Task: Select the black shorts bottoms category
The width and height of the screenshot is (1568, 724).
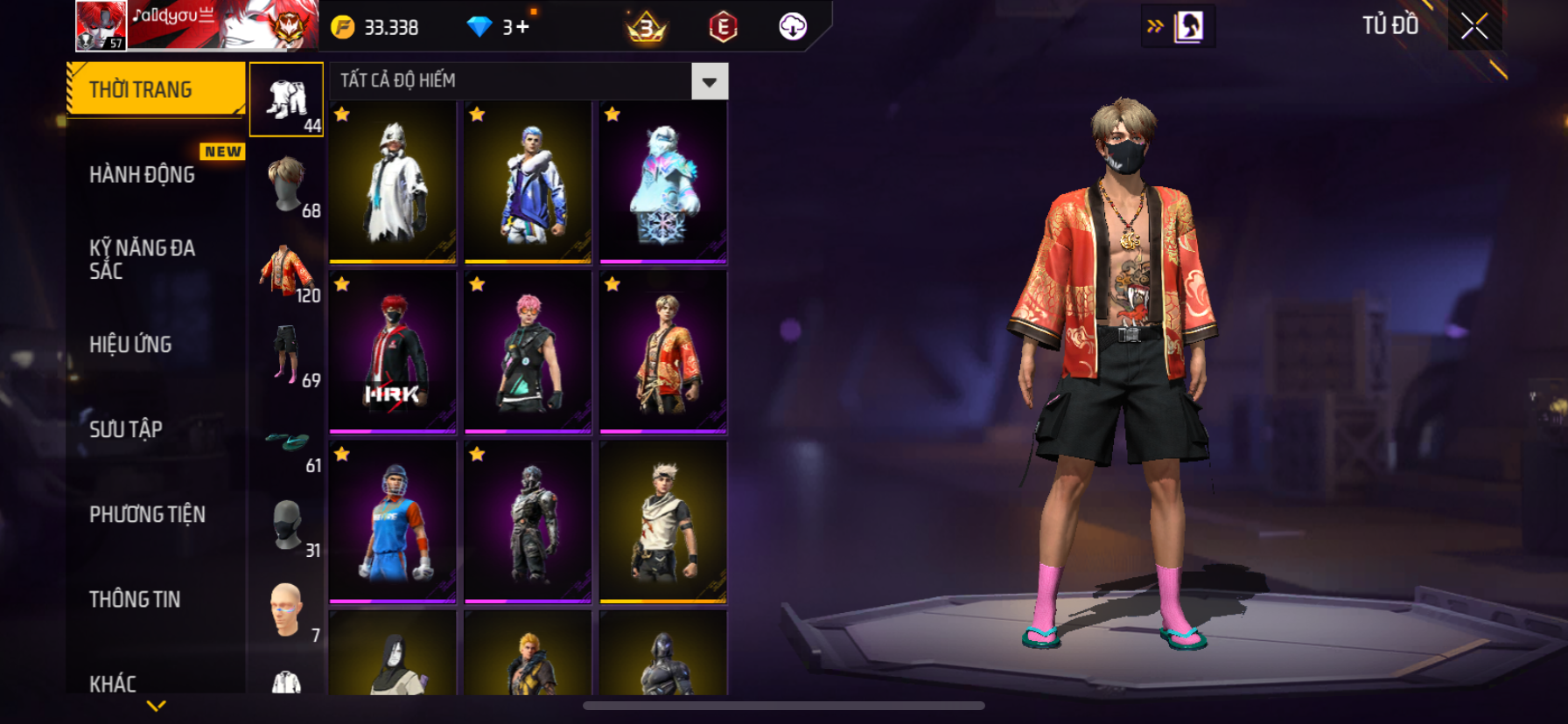Action: [287, 355]
